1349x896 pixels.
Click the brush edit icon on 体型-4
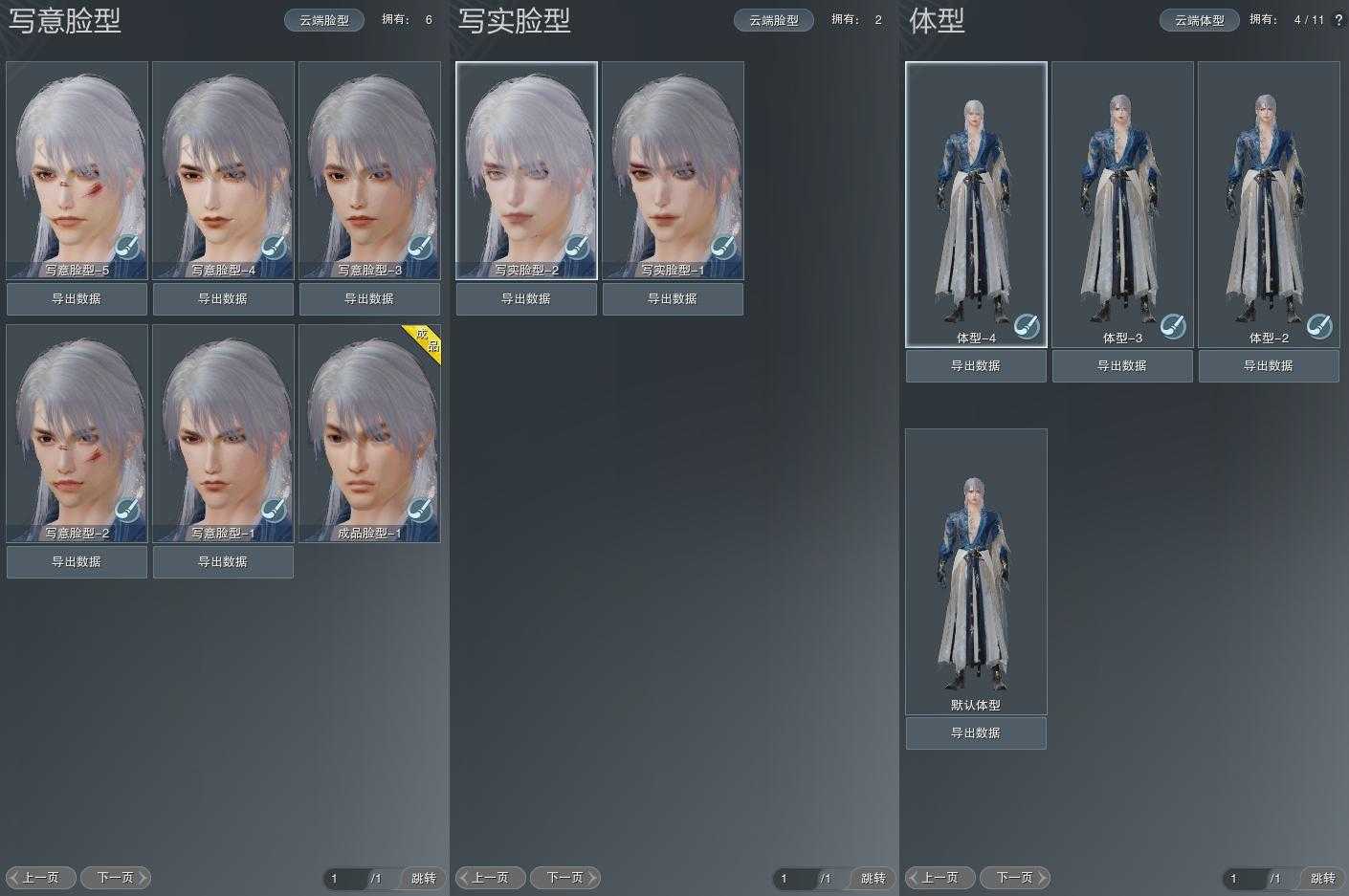pos(1026,326)
